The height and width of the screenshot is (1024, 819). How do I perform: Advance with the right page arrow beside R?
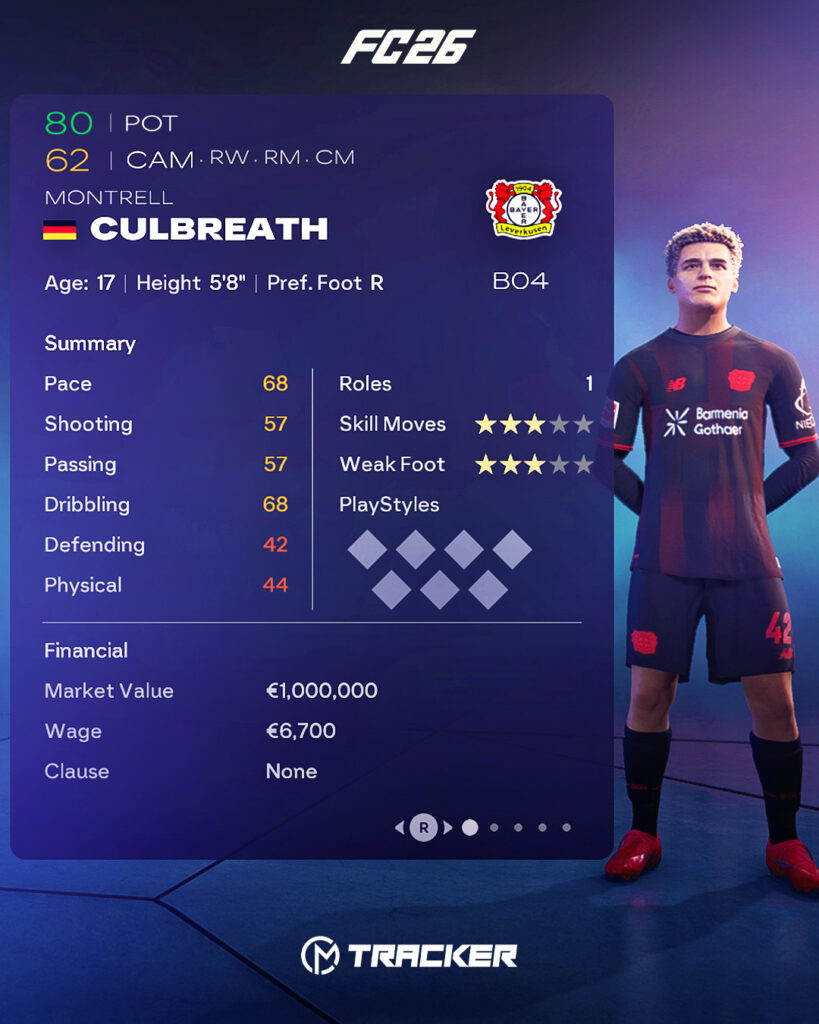tap(448, 827)
